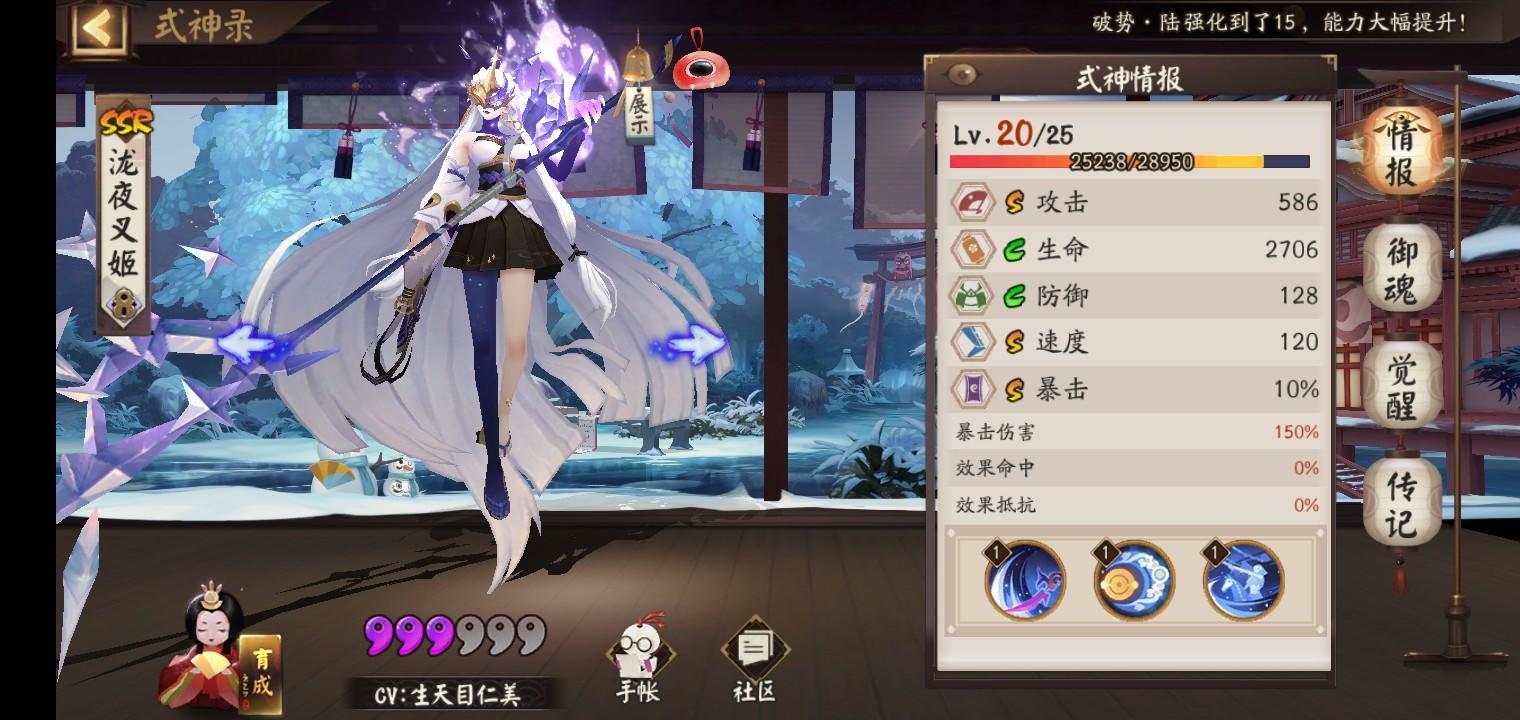This screenshot has height=720, width=1520.
Task: Click the 生命 HP stat icon
Action: [x=970, y=249]
